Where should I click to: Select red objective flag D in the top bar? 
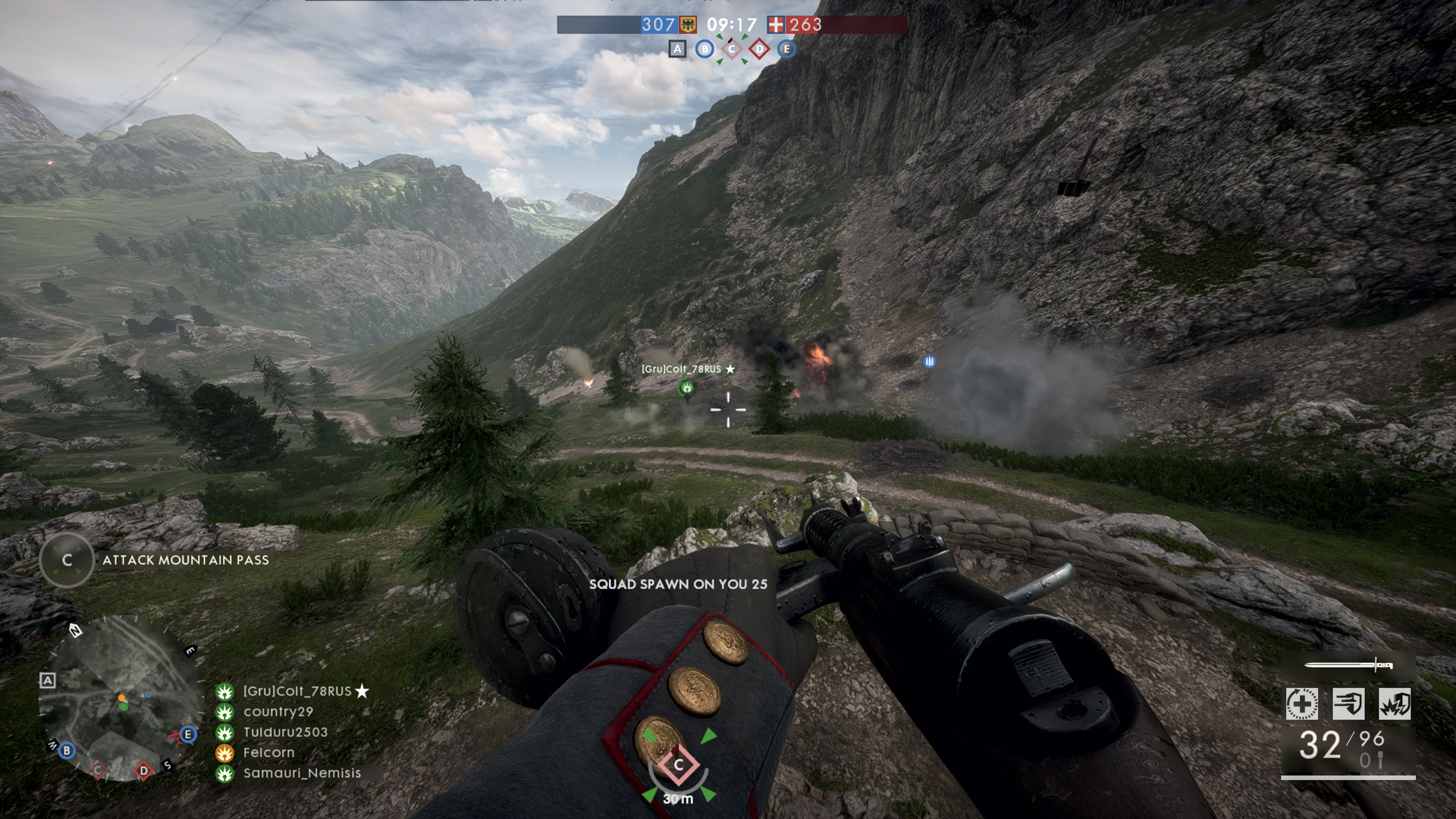click(x=759, y=49)
